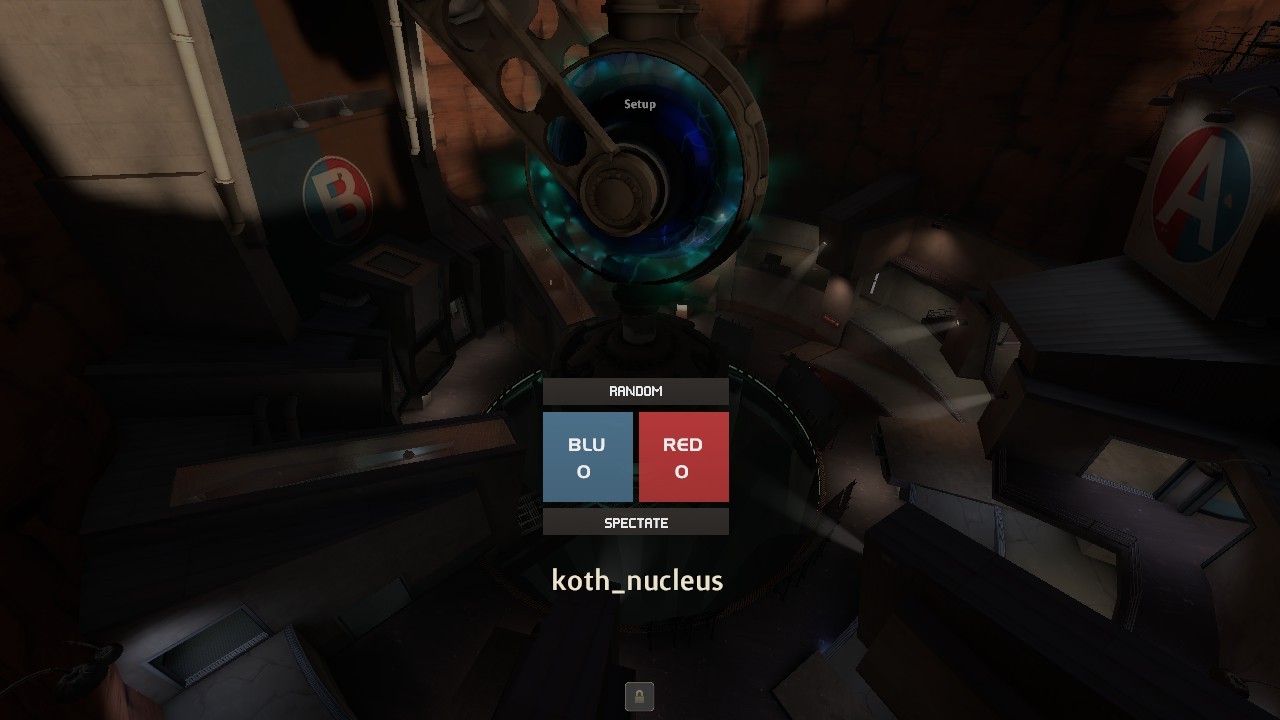Image resolution: width=1280 pixels, height=720 pixels.
Task: Toggle selection of the BLU team panel
Action: click(588, 456)
